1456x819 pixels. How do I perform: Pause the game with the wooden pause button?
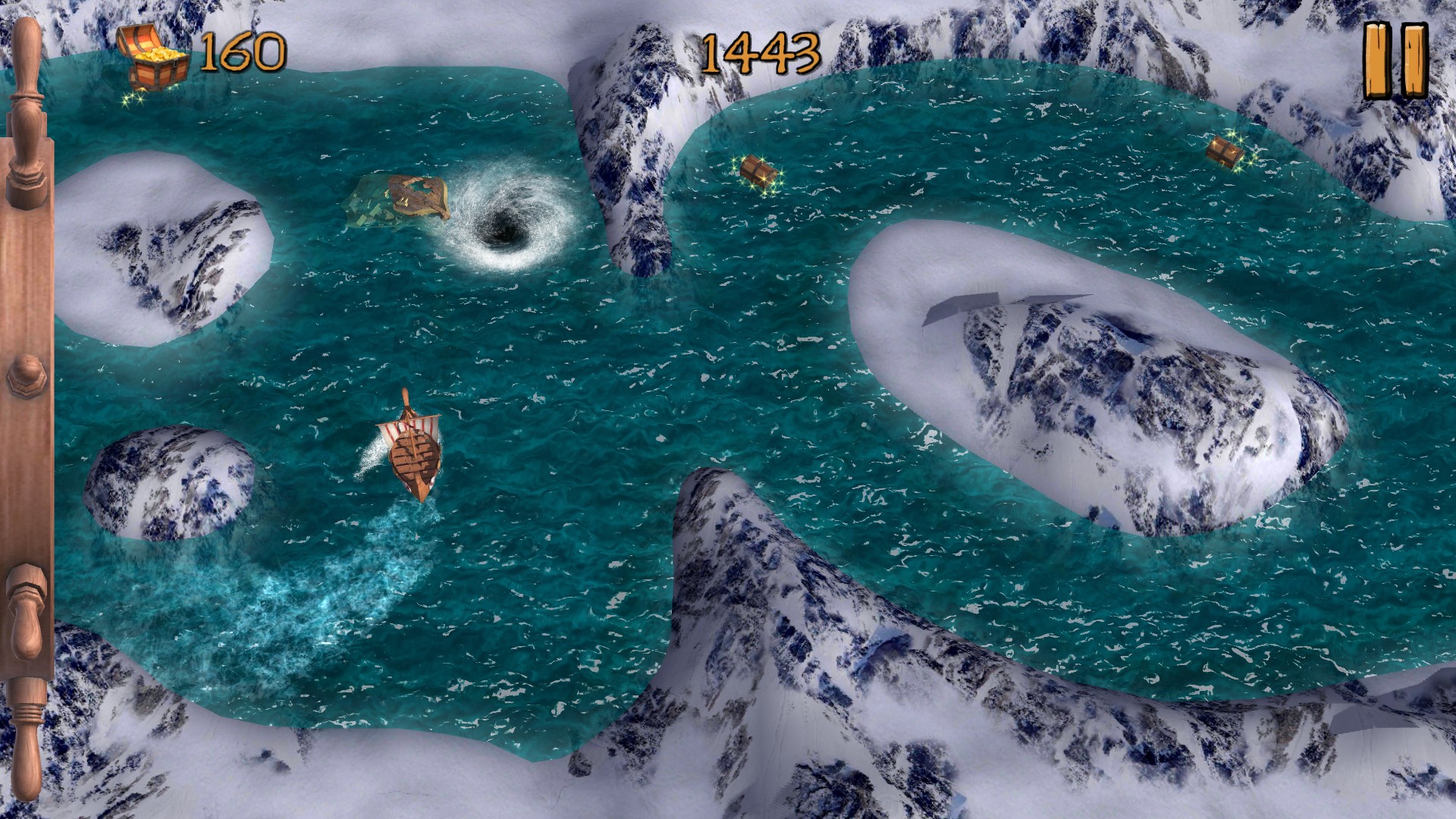click(x=1395, y=61)
